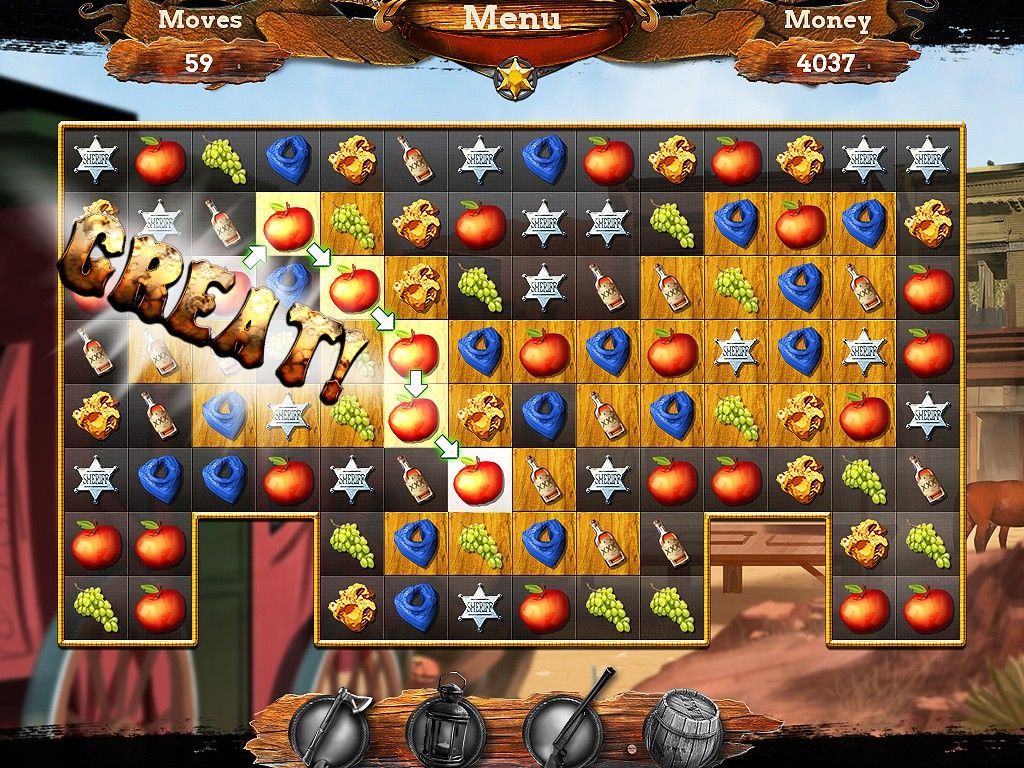1024x768 pixels.
Task: Click the gold sheriff star under Menu
Action: click(516, 79)
